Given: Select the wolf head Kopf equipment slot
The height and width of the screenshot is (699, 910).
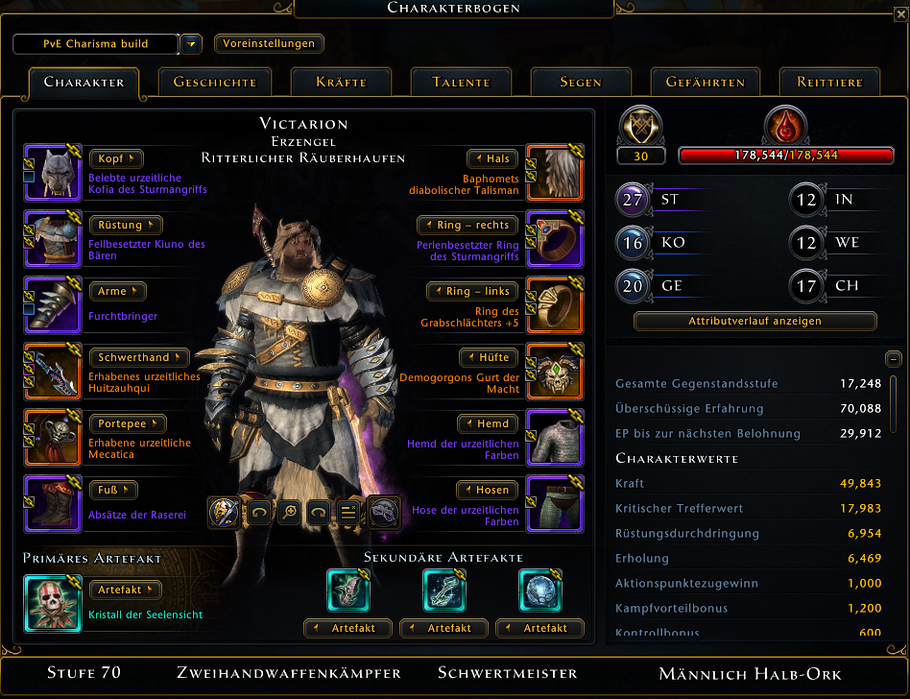Looking at the screenshot, I should coord(53,173).
